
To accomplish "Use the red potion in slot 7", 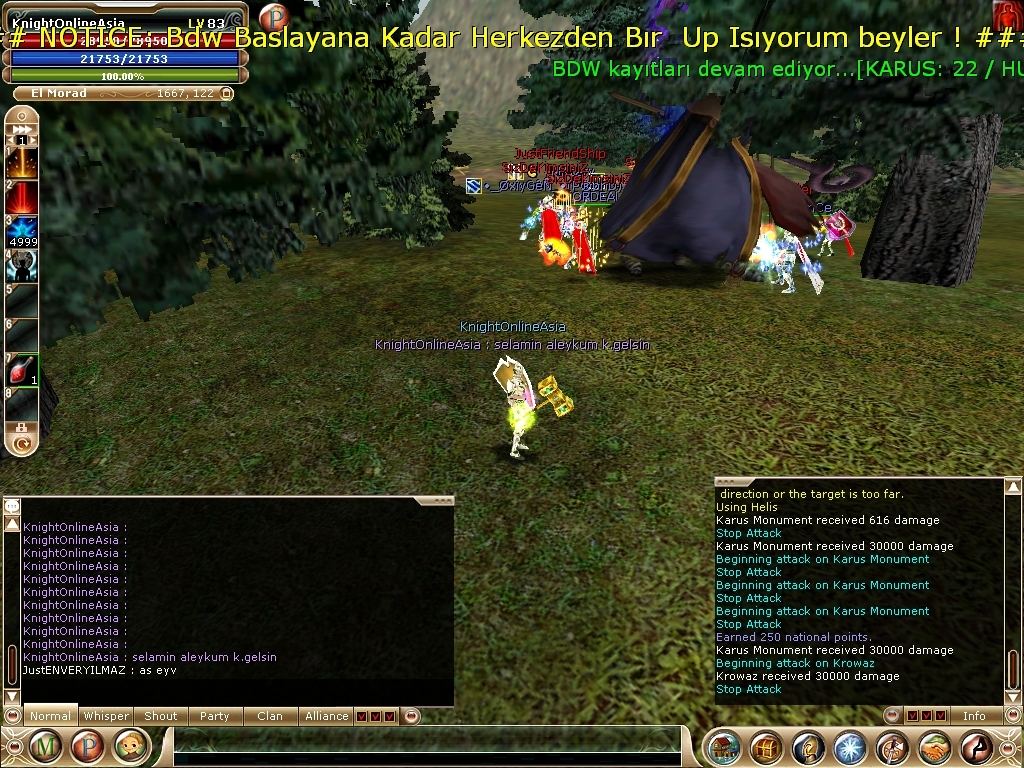I will point(22,371).
